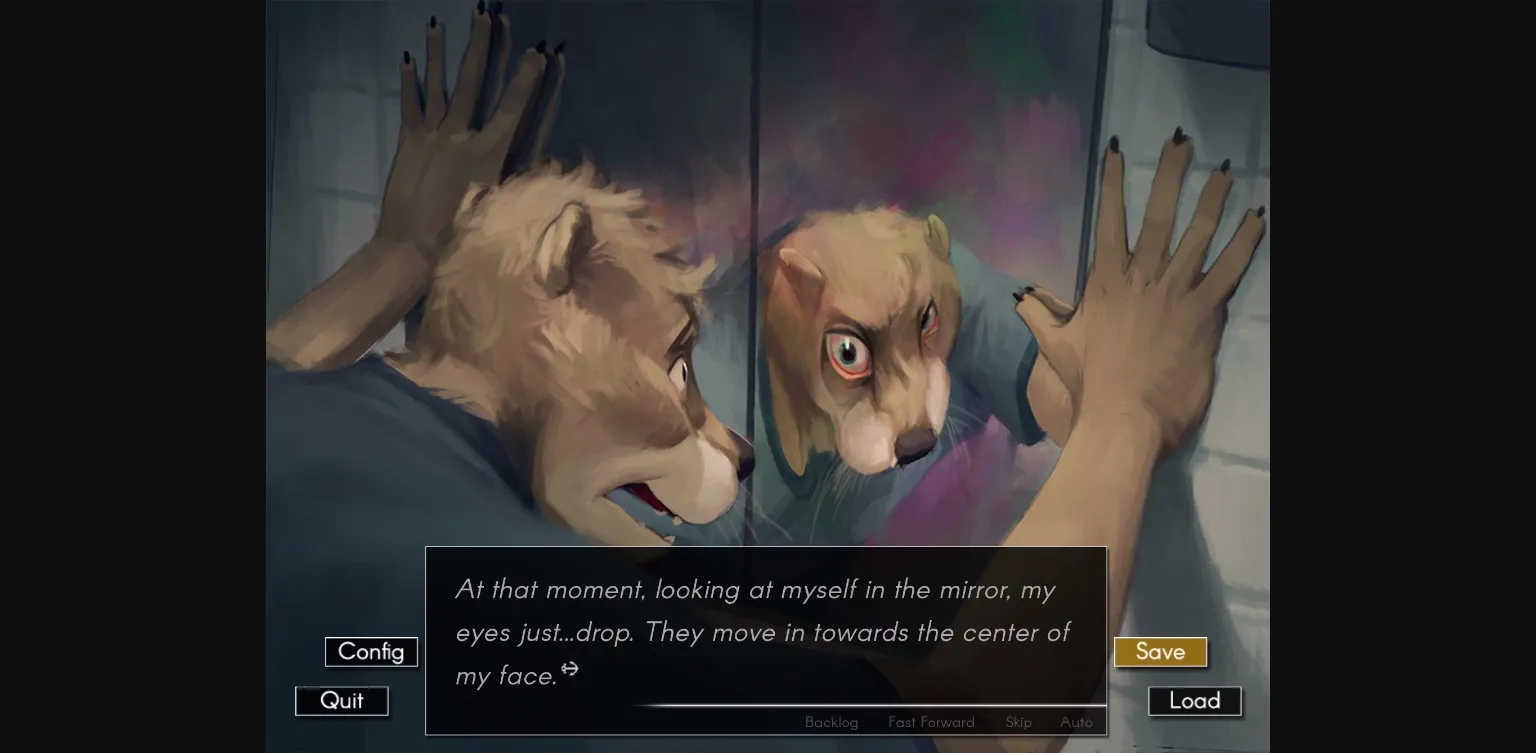1536x753 pixels.
Task: Load a previous save file
Action: 1194,700
